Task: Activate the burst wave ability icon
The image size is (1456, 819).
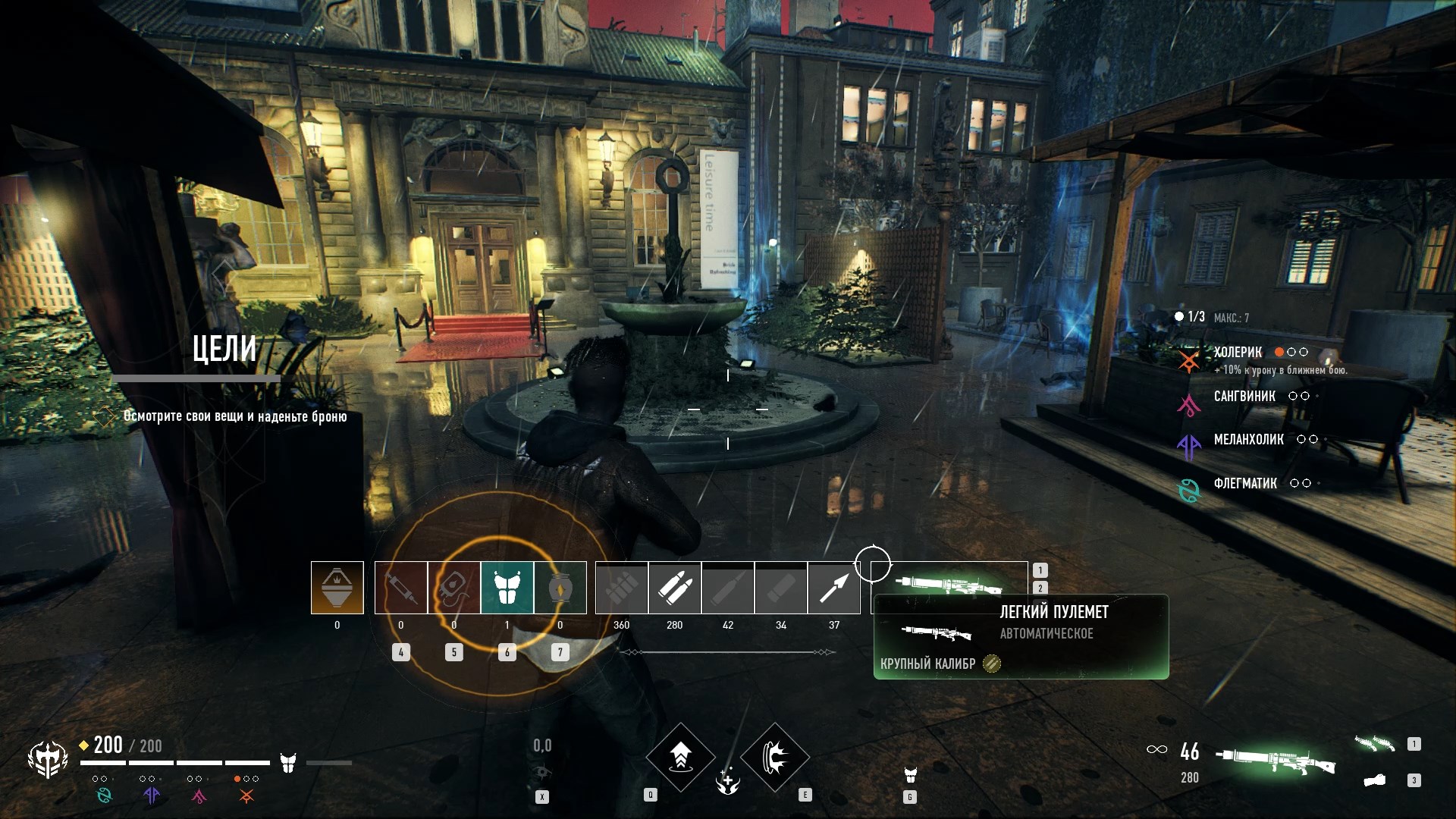Action: [x=775, y=757]
